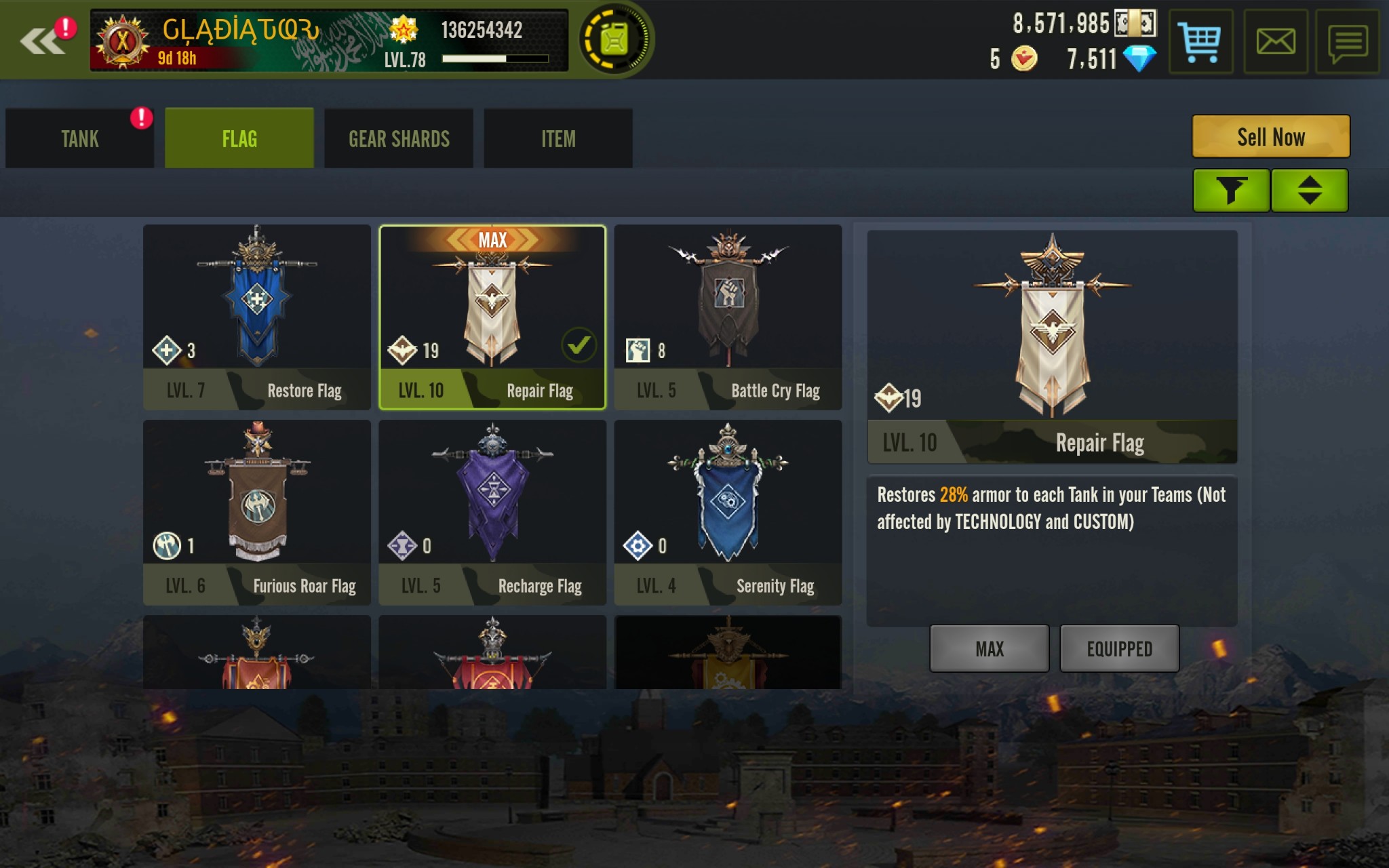Select the Battle Cry Flag card
The image size is (1389, 868).
728,317
